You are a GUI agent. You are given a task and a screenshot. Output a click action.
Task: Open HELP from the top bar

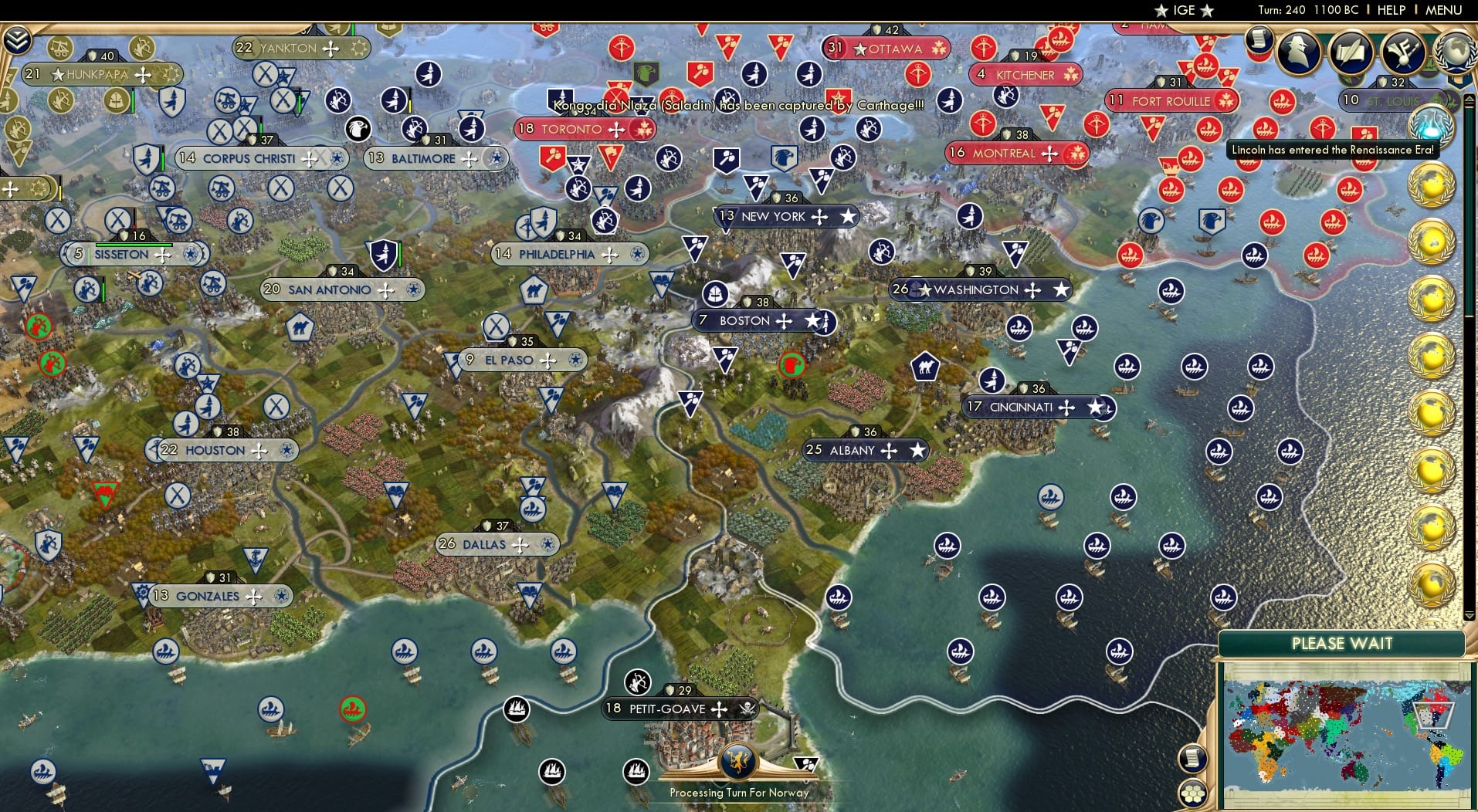pyautogui.click(x=1390, y=10)
